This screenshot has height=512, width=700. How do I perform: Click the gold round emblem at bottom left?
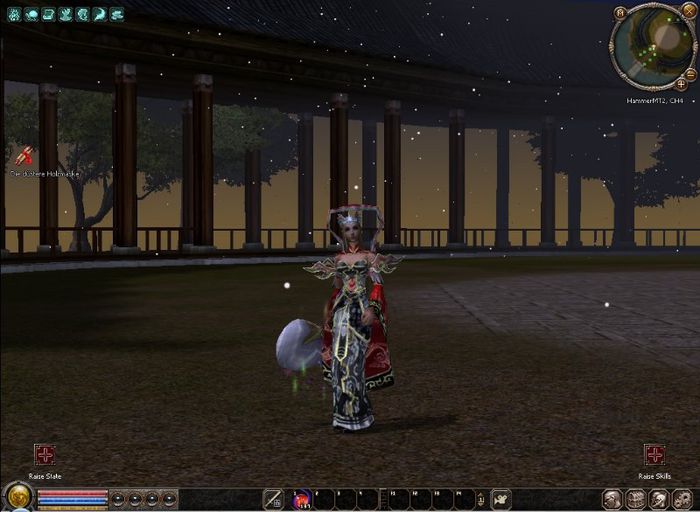click(17, 497)
